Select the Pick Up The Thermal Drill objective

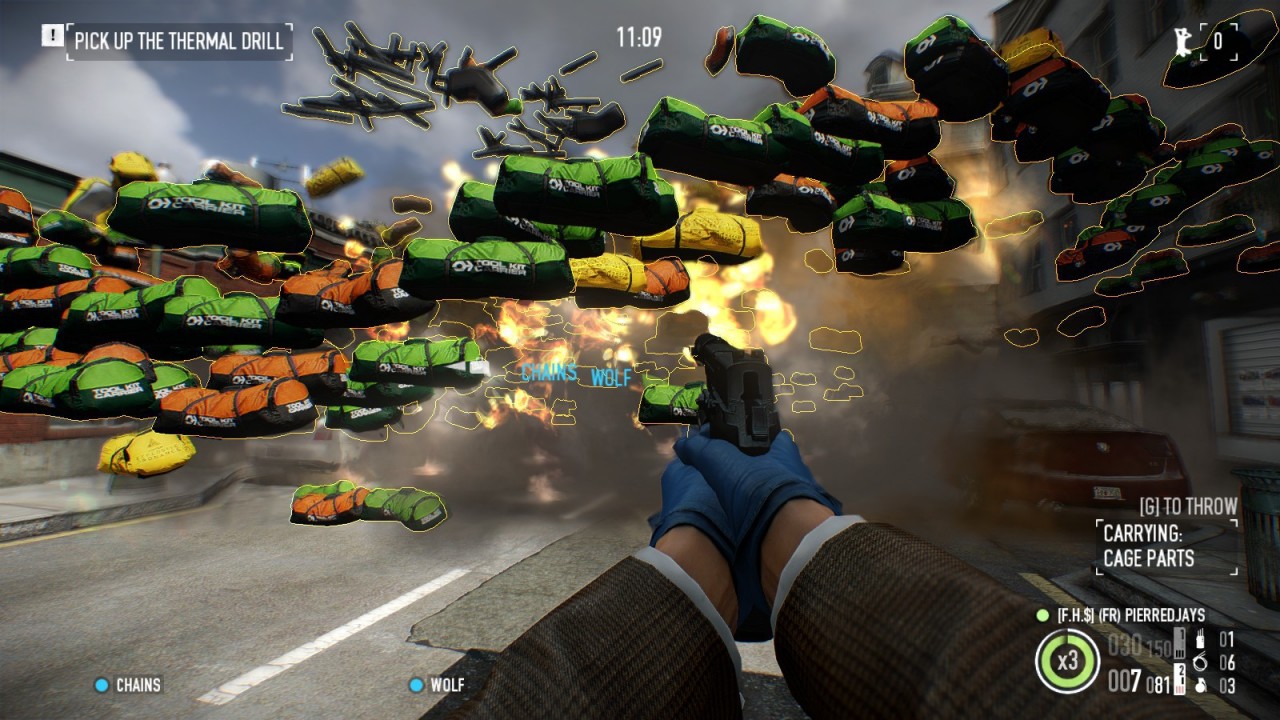tap(179, 42)
